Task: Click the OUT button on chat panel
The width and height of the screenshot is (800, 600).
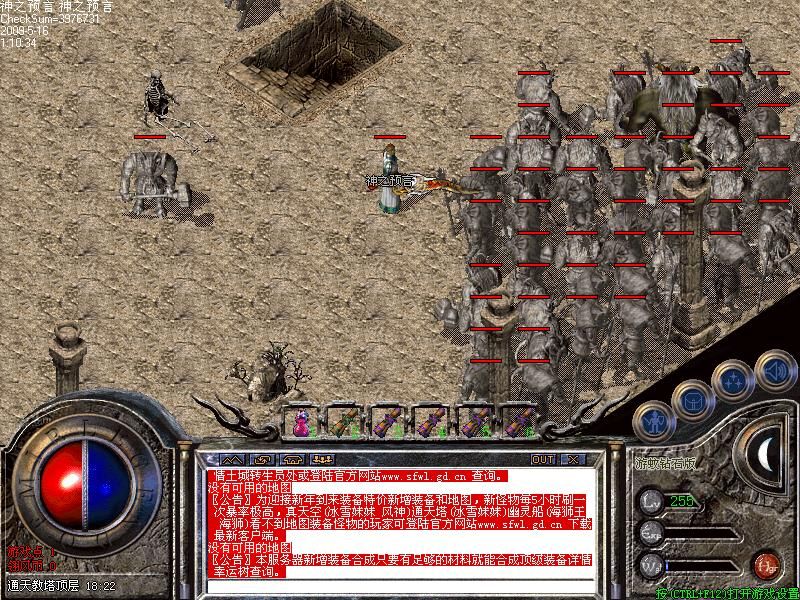Action: coord(542,459)
